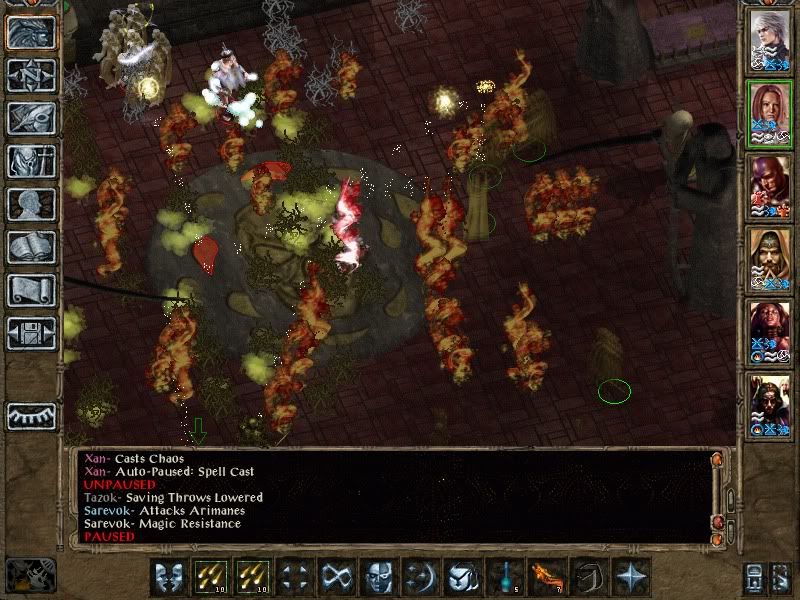Viewport: 800px width, 600px height.
Task: Select the purple-helmeted character portrait
Action: (771, 187)
